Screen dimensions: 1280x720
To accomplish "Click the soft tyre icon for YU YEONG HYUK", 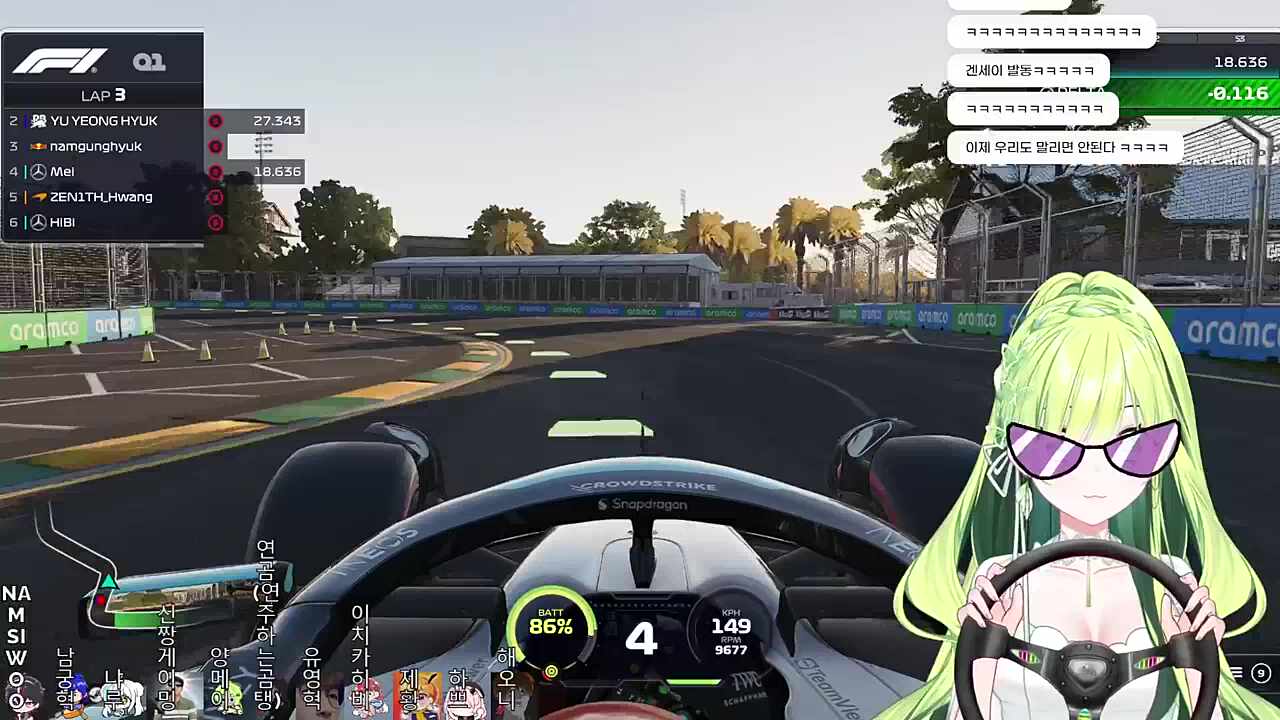I will [x=215, y=120].
